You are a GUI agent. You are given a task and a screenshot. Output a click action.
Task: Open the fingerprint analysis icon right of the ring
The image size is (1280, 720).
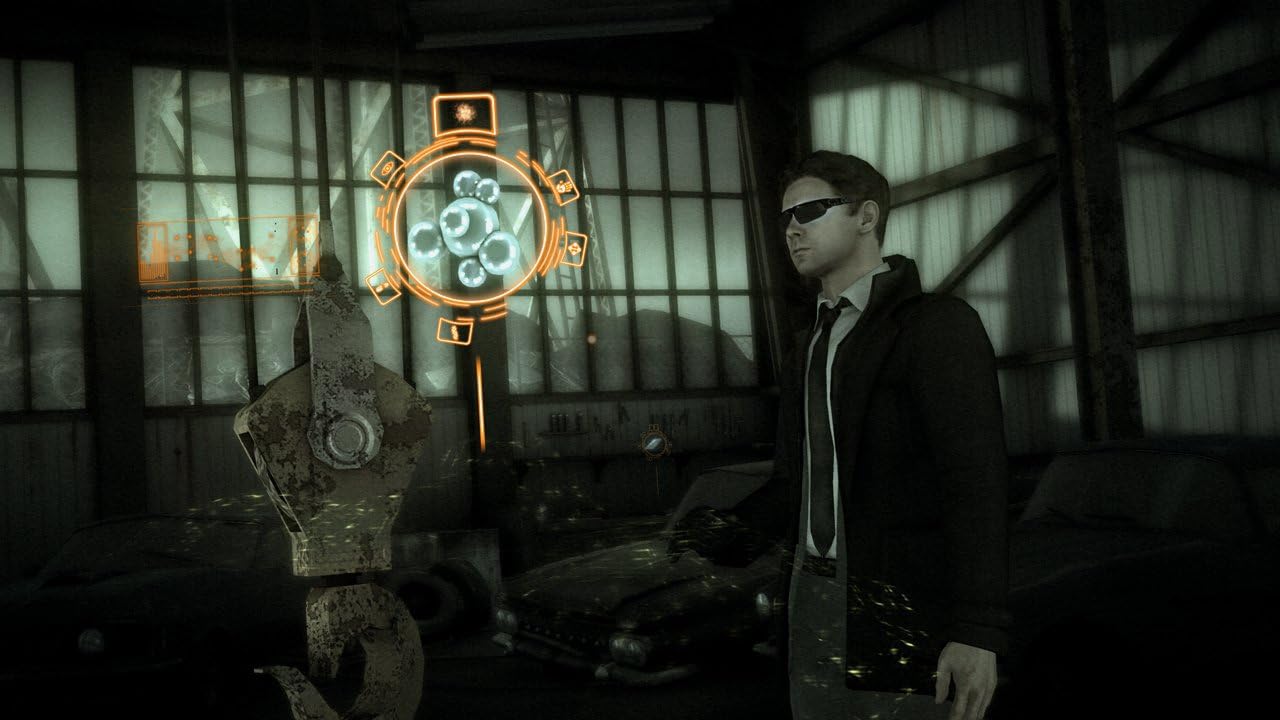pos(562,186)
